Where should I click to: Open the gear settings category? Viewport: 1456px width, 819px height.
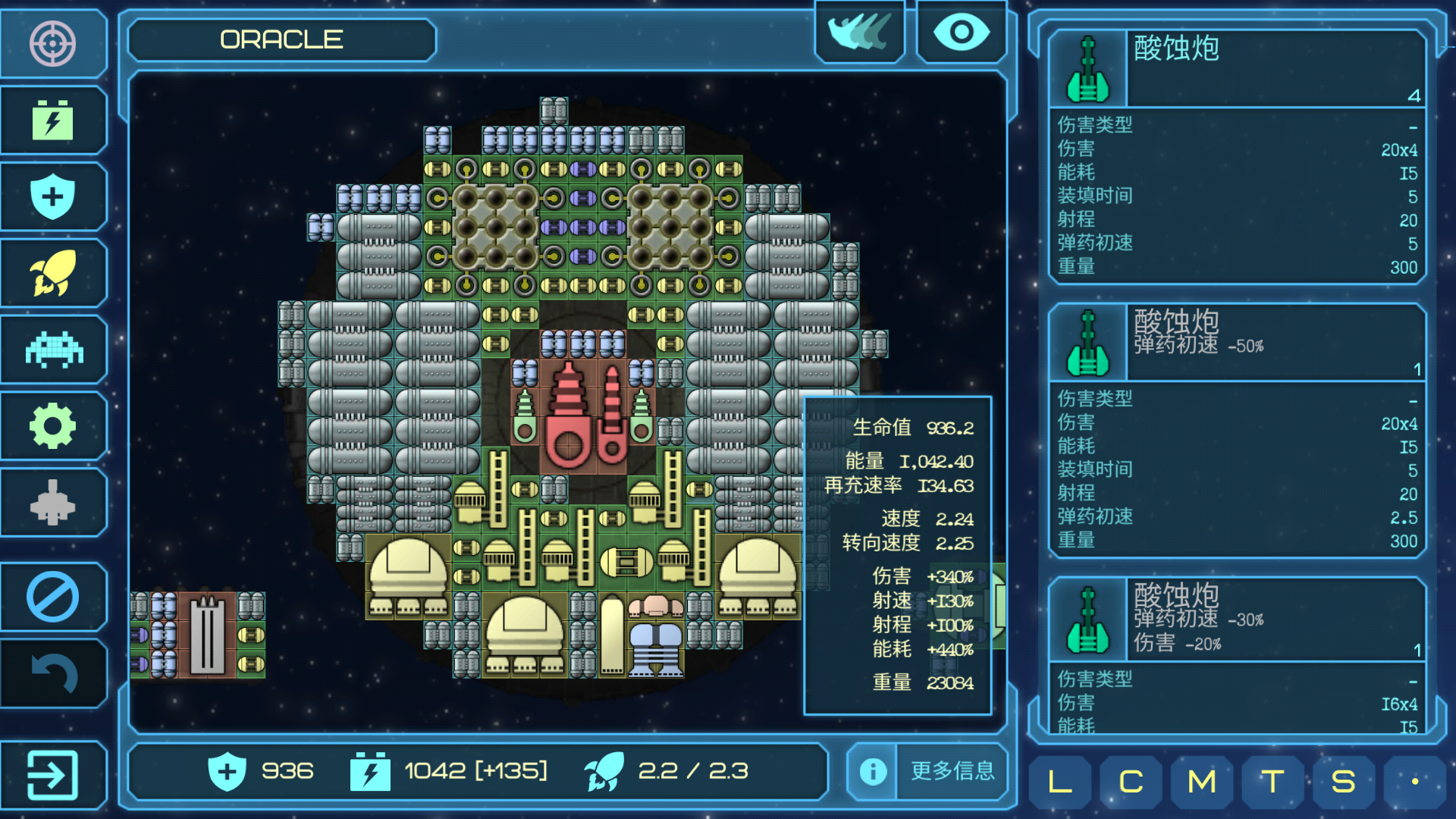tap(52, 426)
